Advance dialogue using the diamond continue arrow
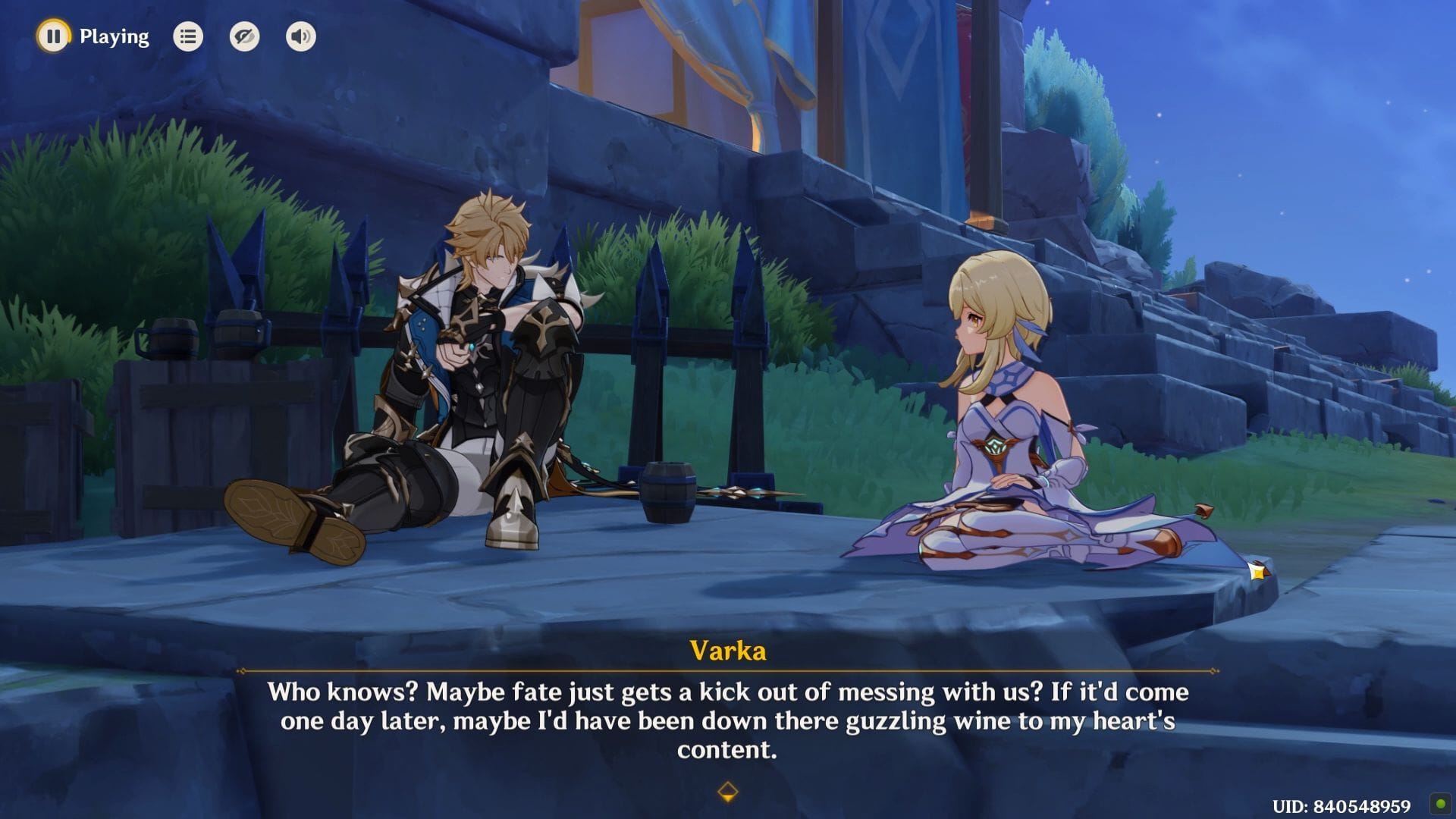The height and width of the screenshot is (819, 1456). coord(727,792)
